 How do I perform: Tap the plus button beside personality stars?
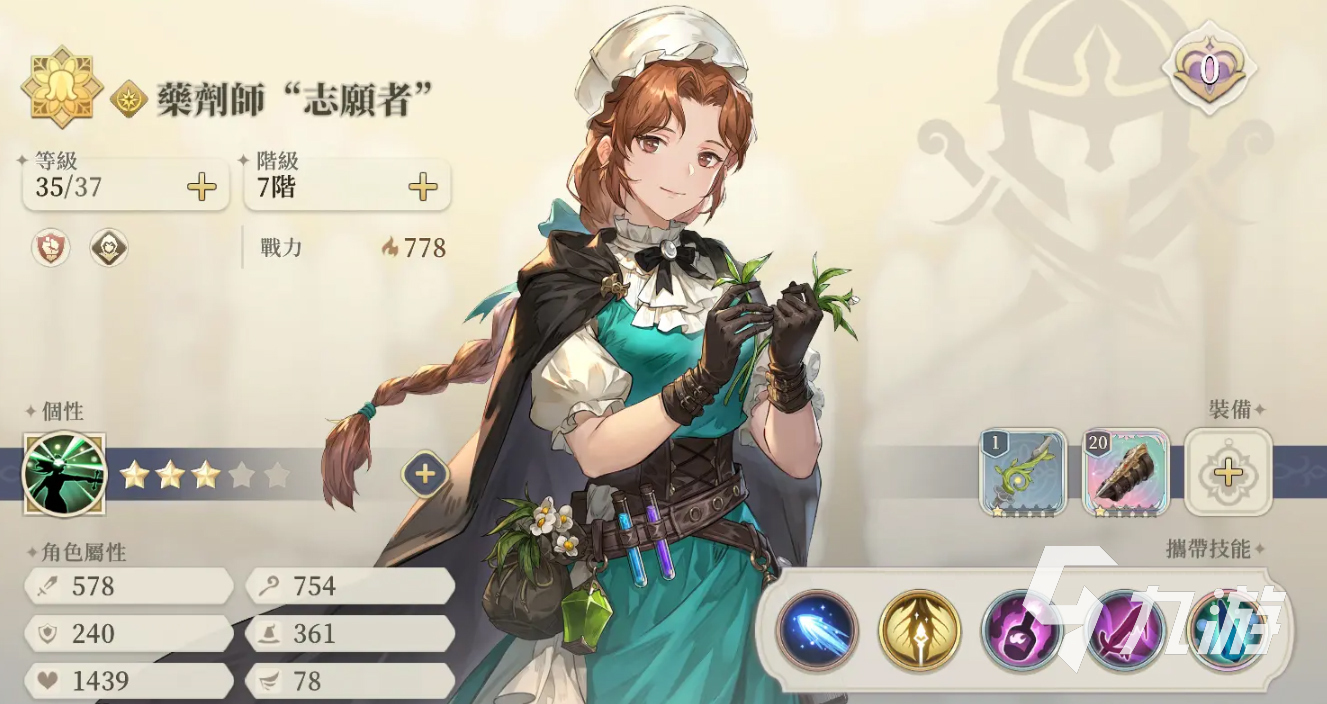425,474
